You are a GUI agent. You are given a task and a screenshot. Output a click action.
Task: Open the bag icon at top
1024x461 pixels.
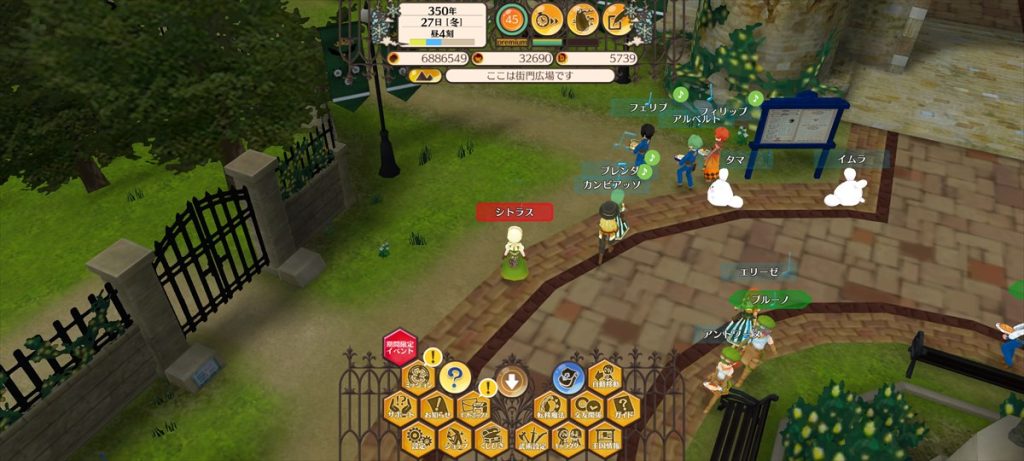point(583,18)
